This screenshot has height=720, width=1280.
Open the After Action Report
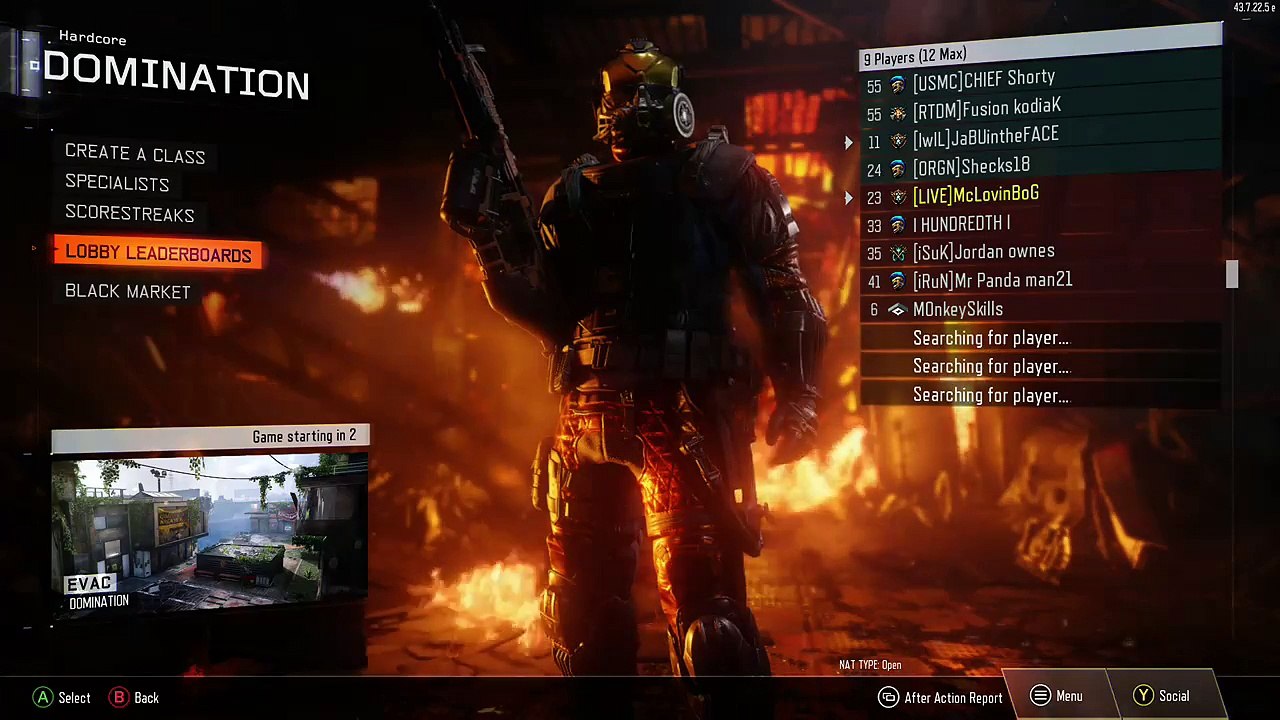click(x=941, y=698)
